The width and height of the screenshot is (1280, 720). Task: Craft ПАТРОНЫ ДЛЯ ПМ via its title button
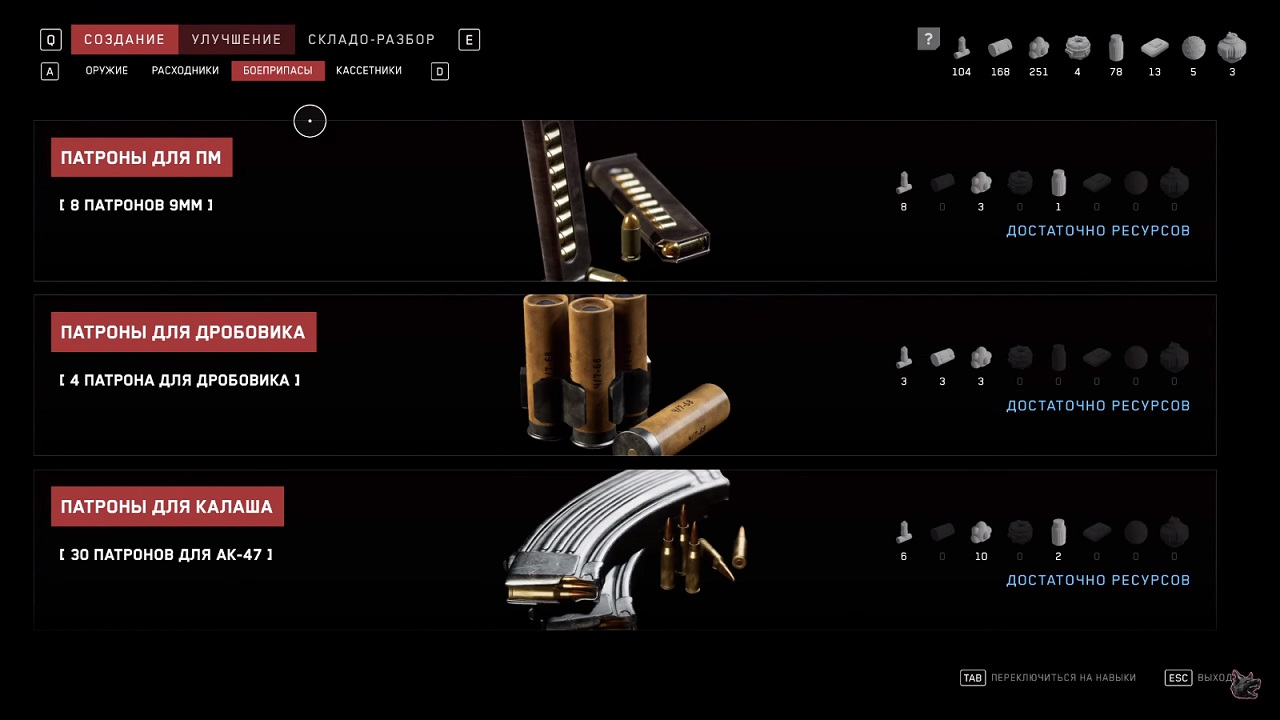(141, 157)
